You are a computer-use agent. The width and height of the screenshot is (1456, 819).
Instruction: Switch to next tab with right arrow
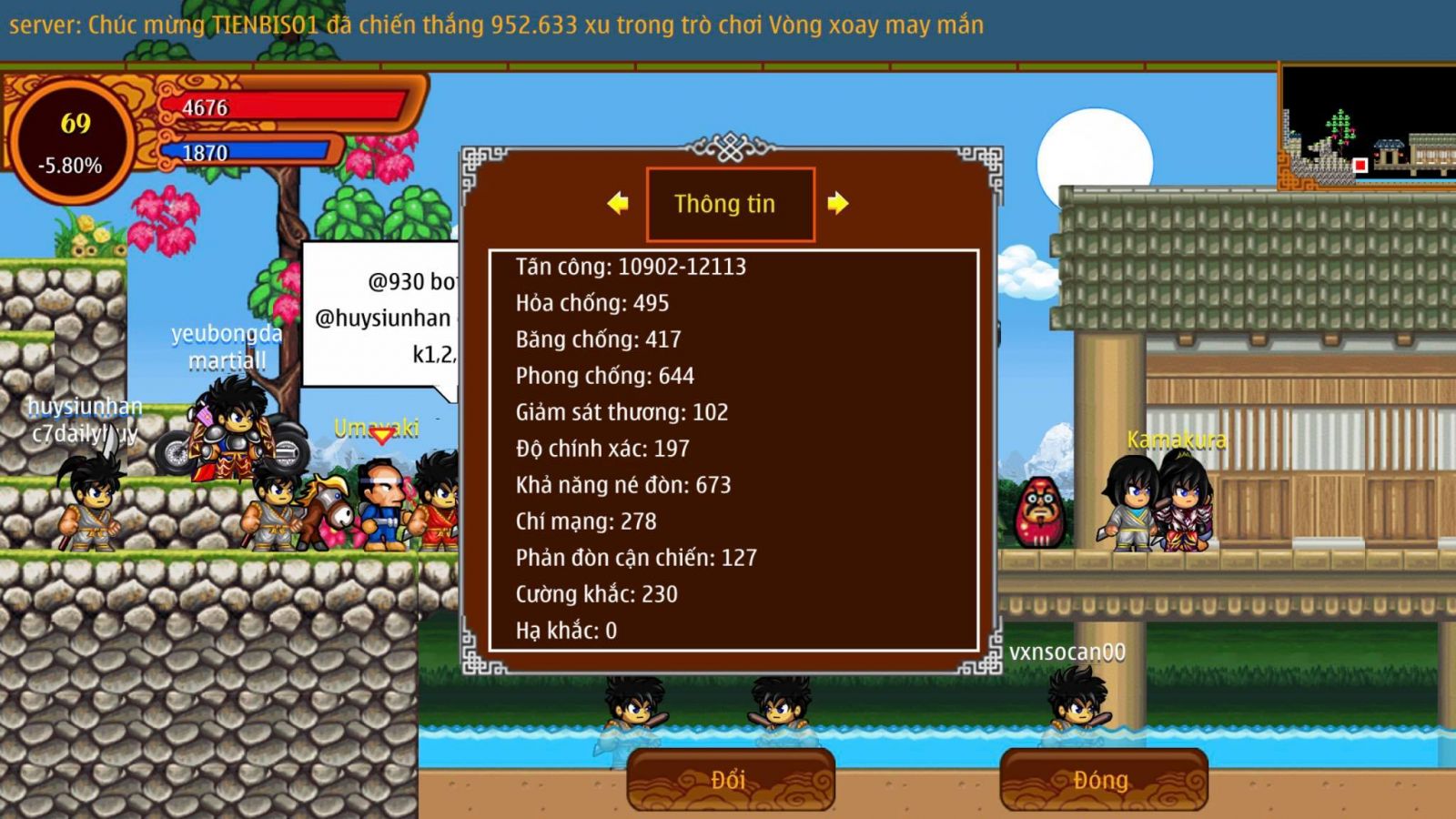point(838,203)
